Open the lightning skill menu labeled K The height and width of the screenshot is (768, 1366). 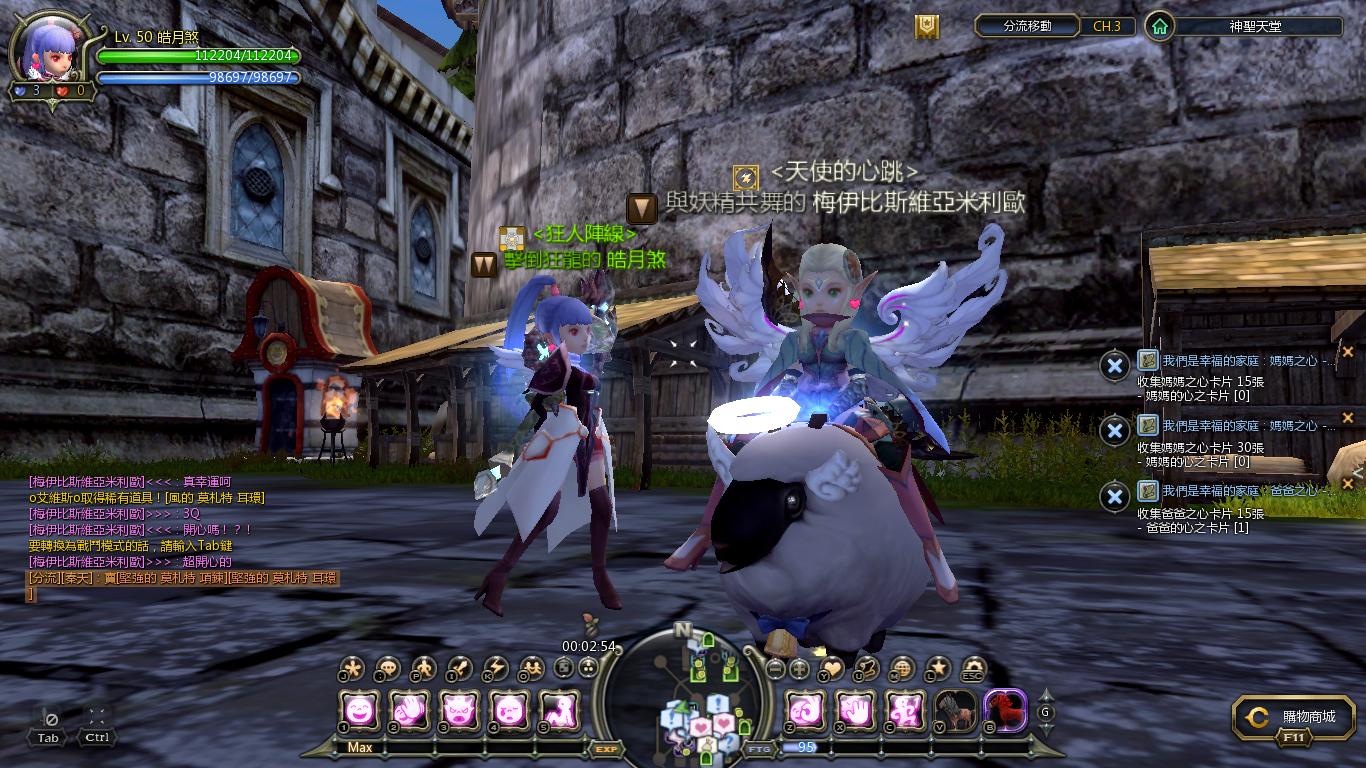click(x=495, y=669)
